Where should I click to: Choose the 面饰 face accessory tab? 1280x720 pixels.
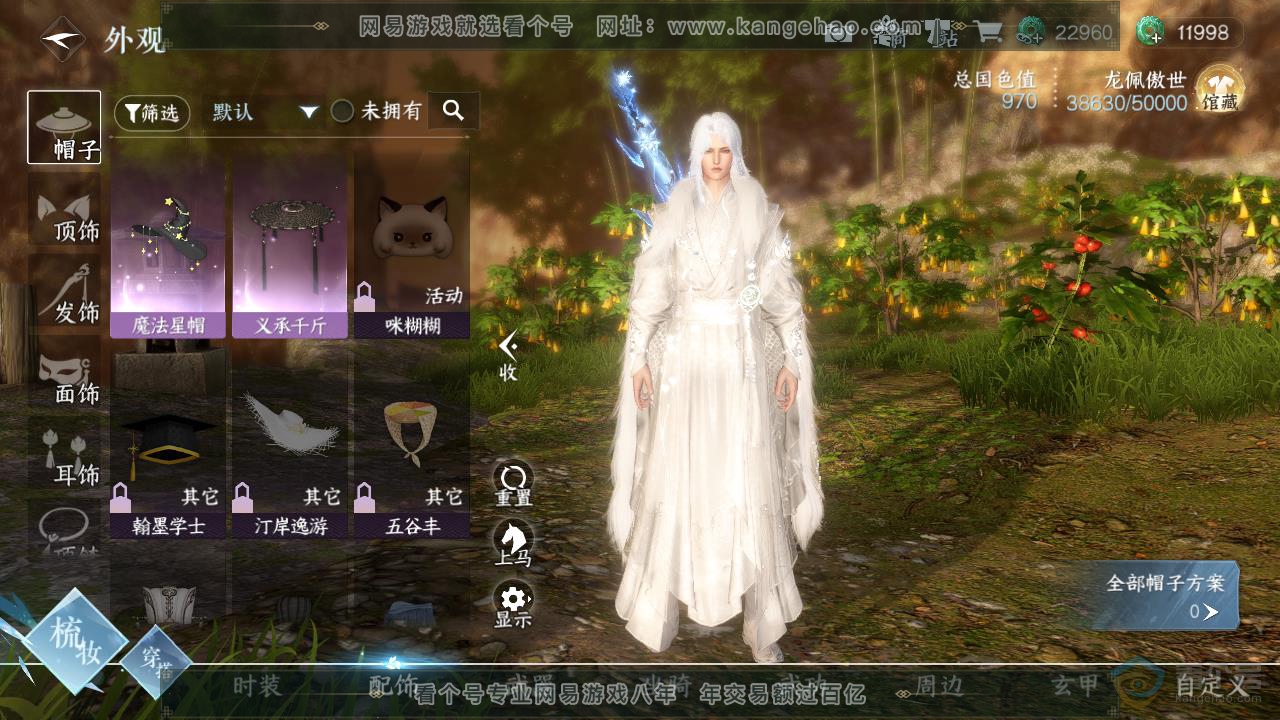click(x=64, y=374)
